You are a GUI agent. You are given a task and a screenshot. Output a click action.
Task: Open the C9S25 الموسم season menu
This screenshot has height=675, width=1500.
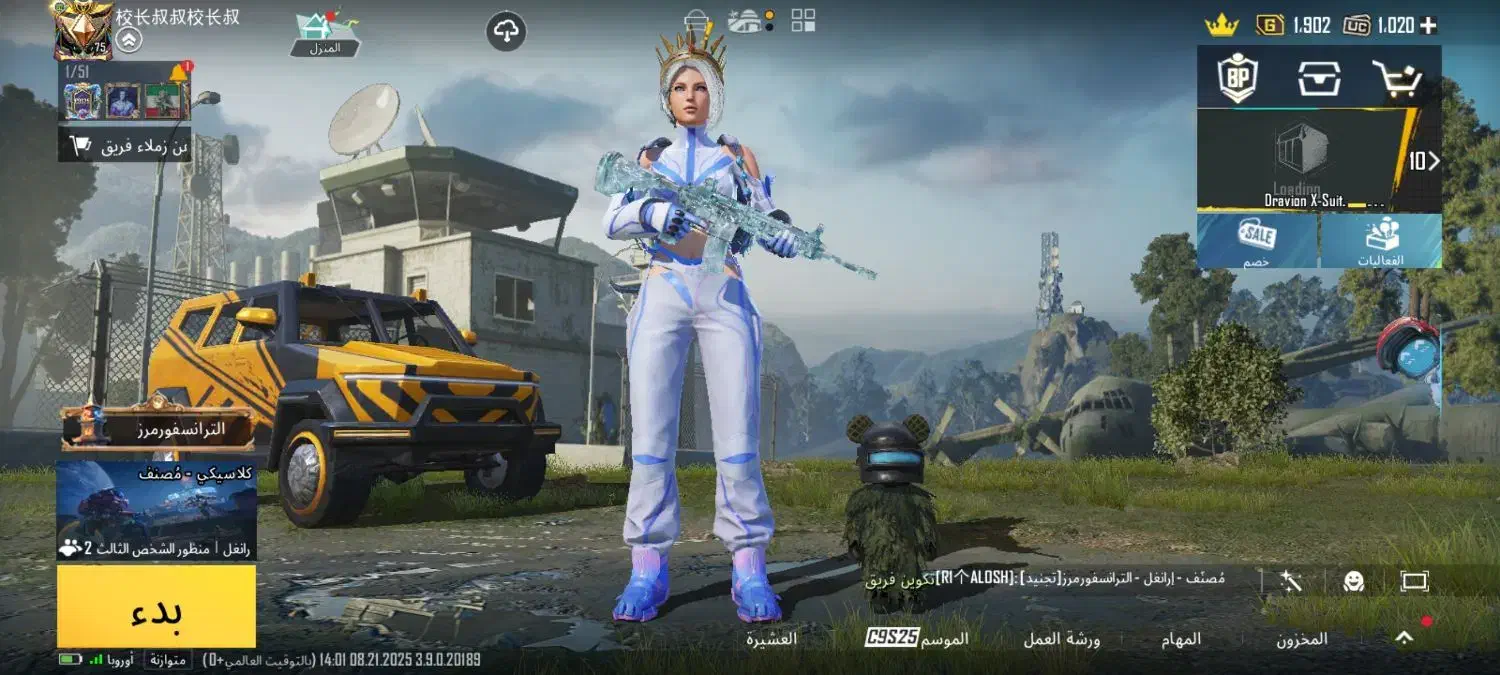tap(917, 638)
